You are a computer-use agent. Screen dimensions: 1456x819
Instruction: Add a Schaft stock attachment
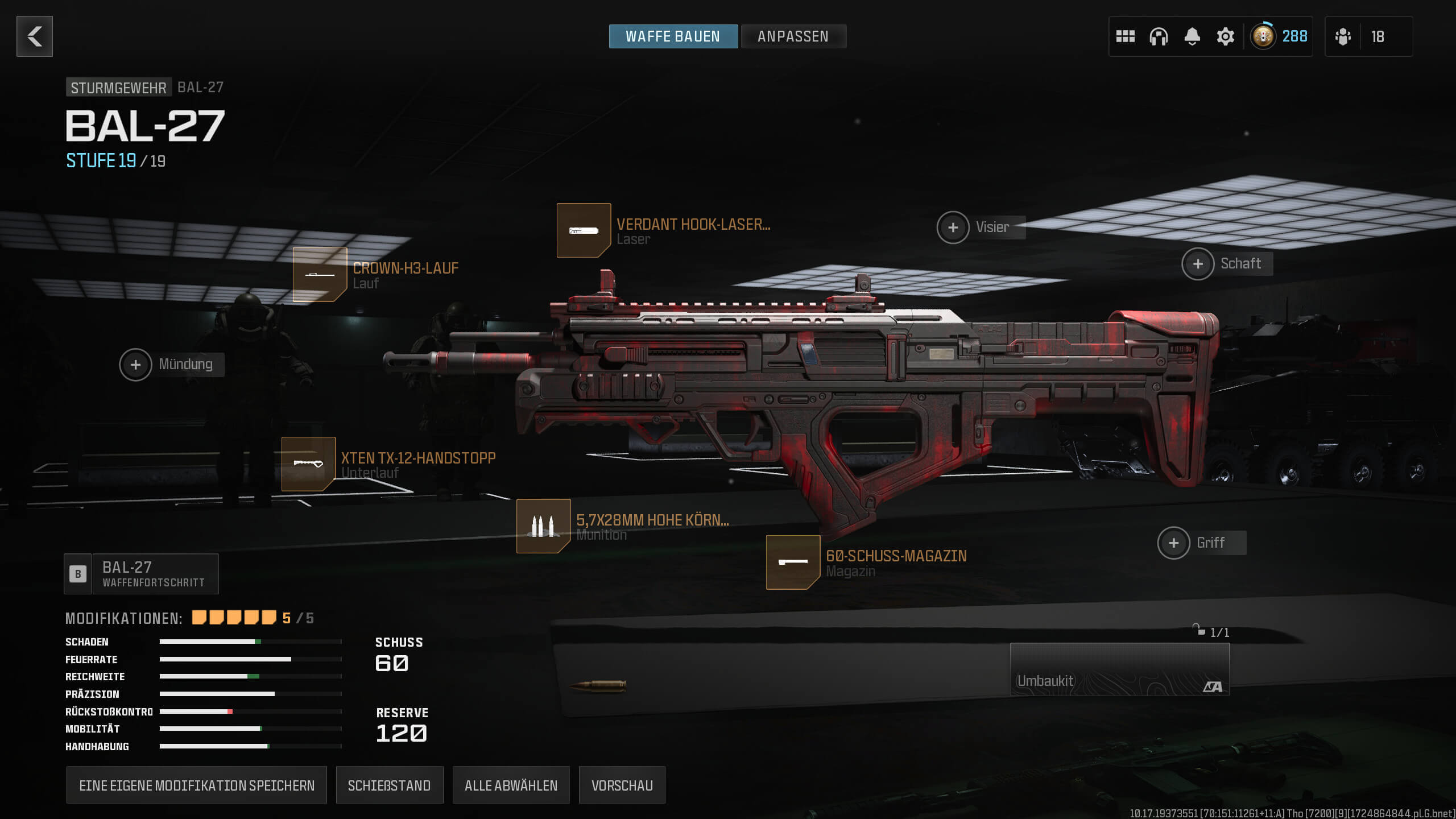[x=1198, y=264]
